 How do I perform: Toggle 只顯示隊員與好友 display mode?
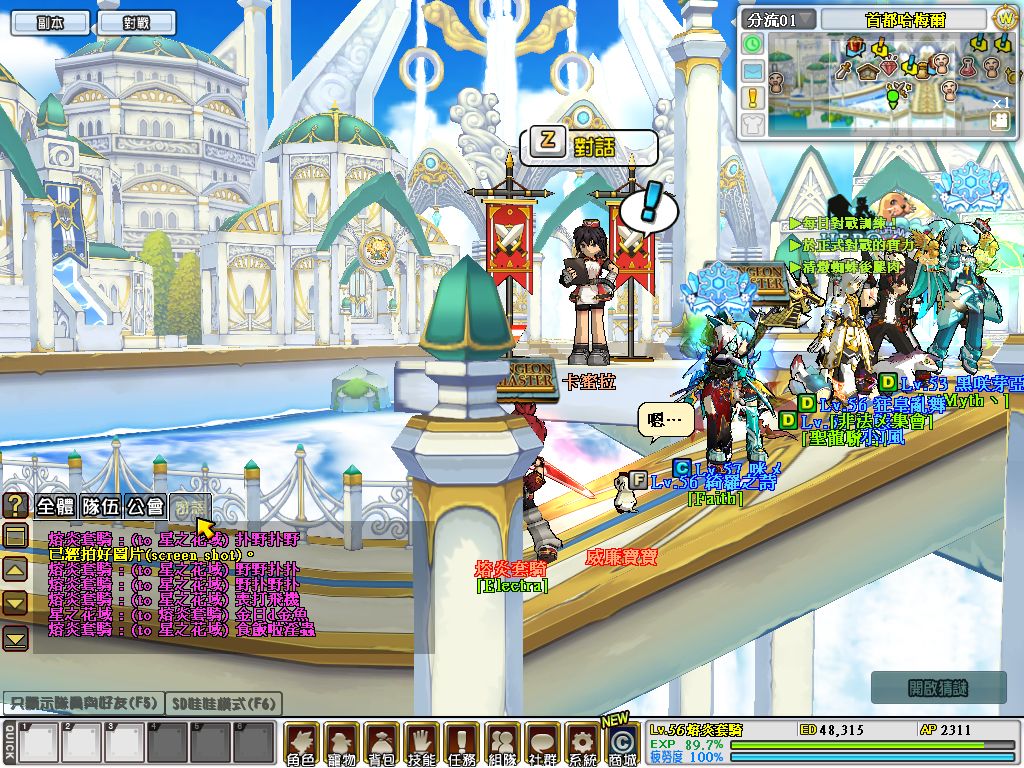coord(81,704)
